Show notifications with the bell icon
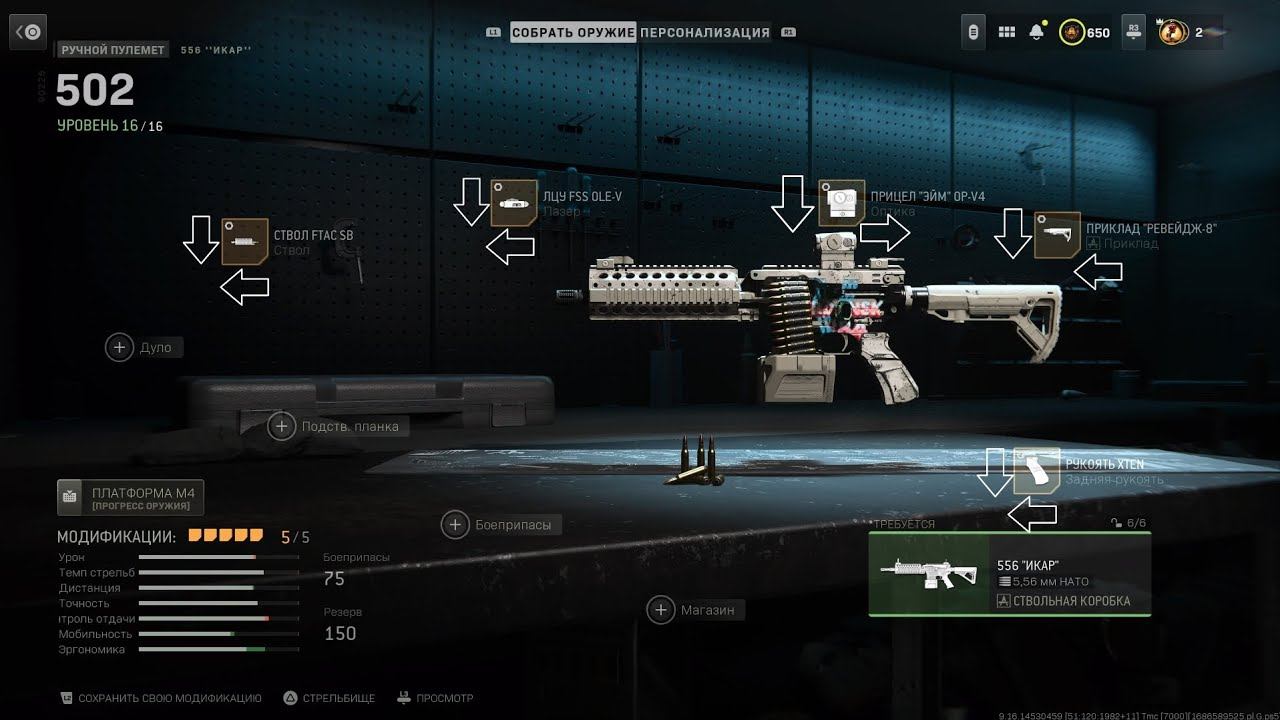 tap(1036, 32)
